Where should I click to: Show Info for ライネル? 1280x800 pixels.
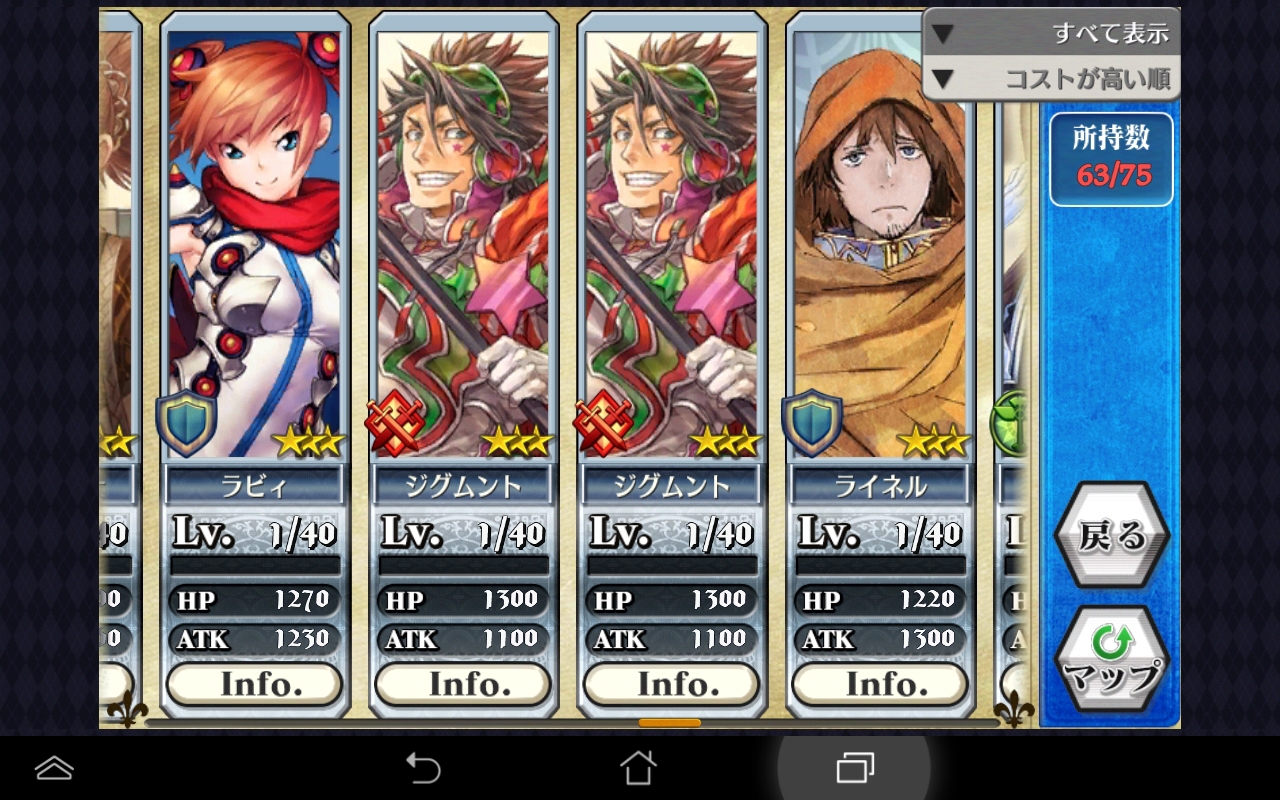(879, 684)
